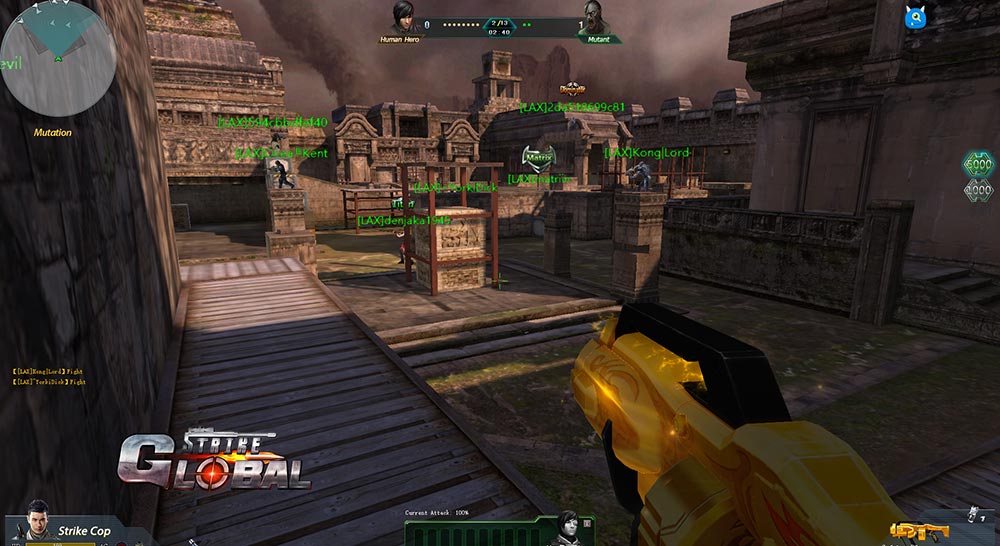The width and height of the screenshot is (1000, 546).
Task: Click the Strike Cop character portrait
Action: click(38, 520)
